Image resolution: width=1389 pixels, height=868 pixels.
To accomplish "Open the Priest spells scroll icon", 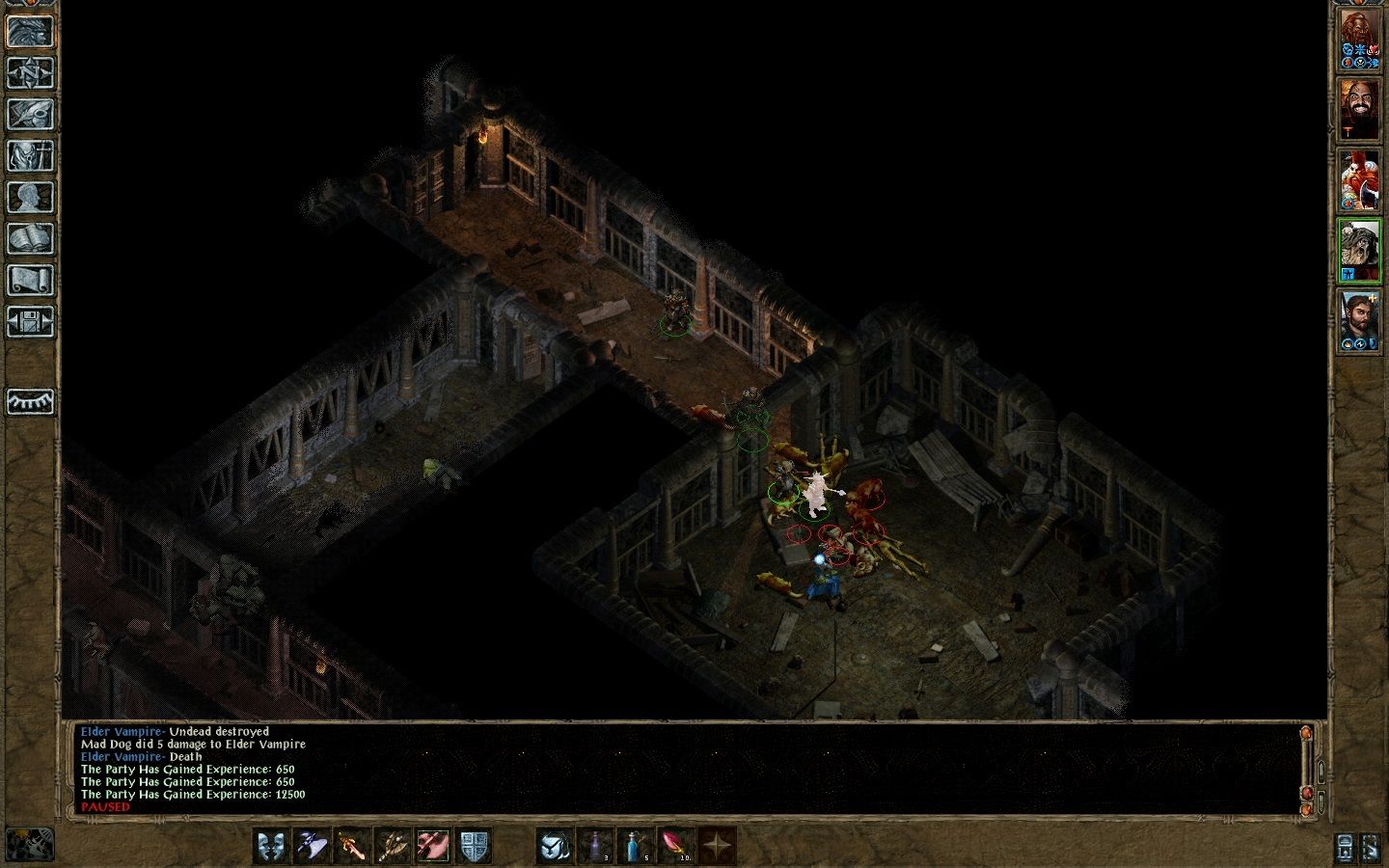I will [x=31, y=278].
